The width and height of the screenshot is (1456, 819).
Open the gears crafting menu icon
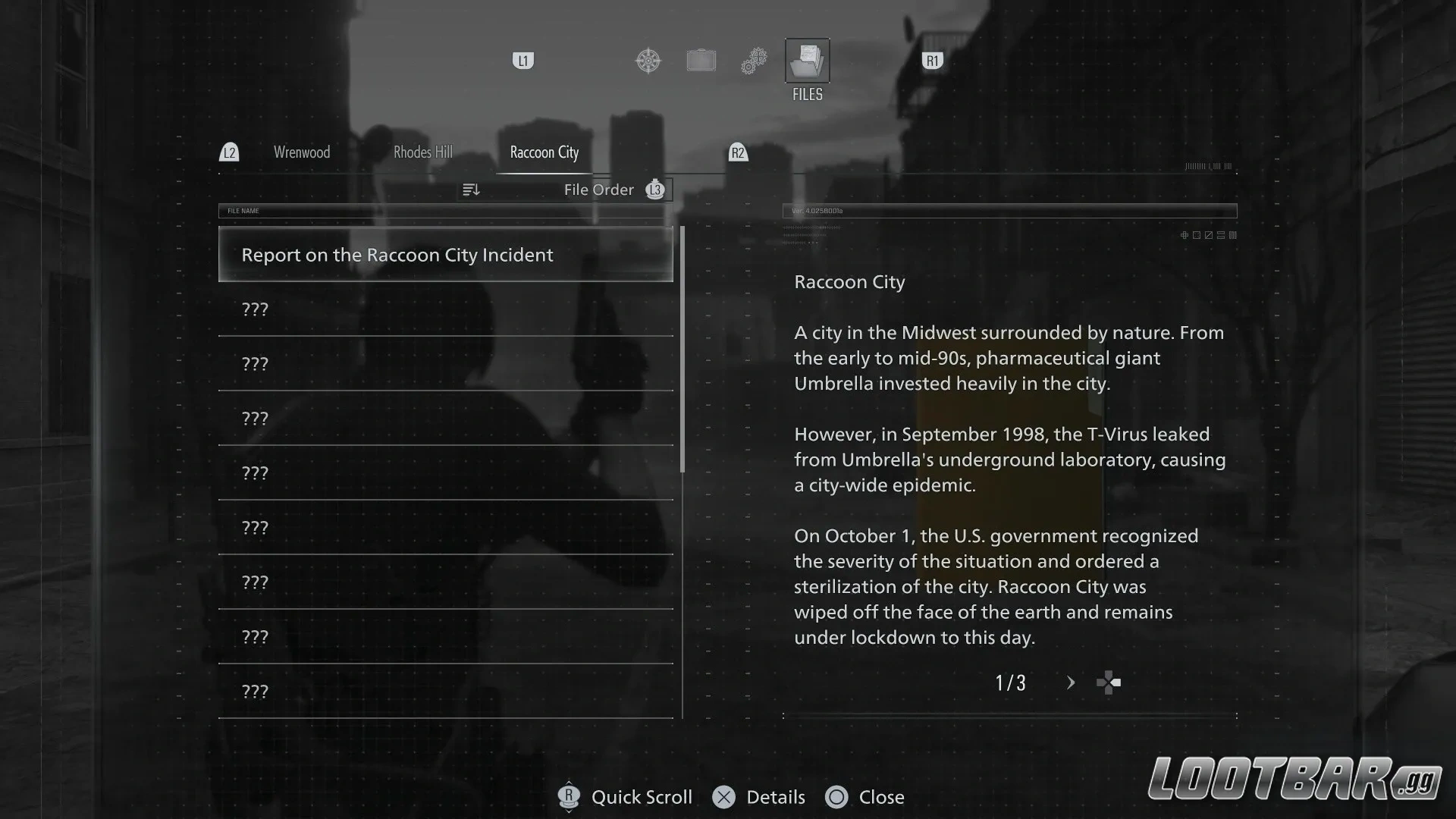coord(754,60)
